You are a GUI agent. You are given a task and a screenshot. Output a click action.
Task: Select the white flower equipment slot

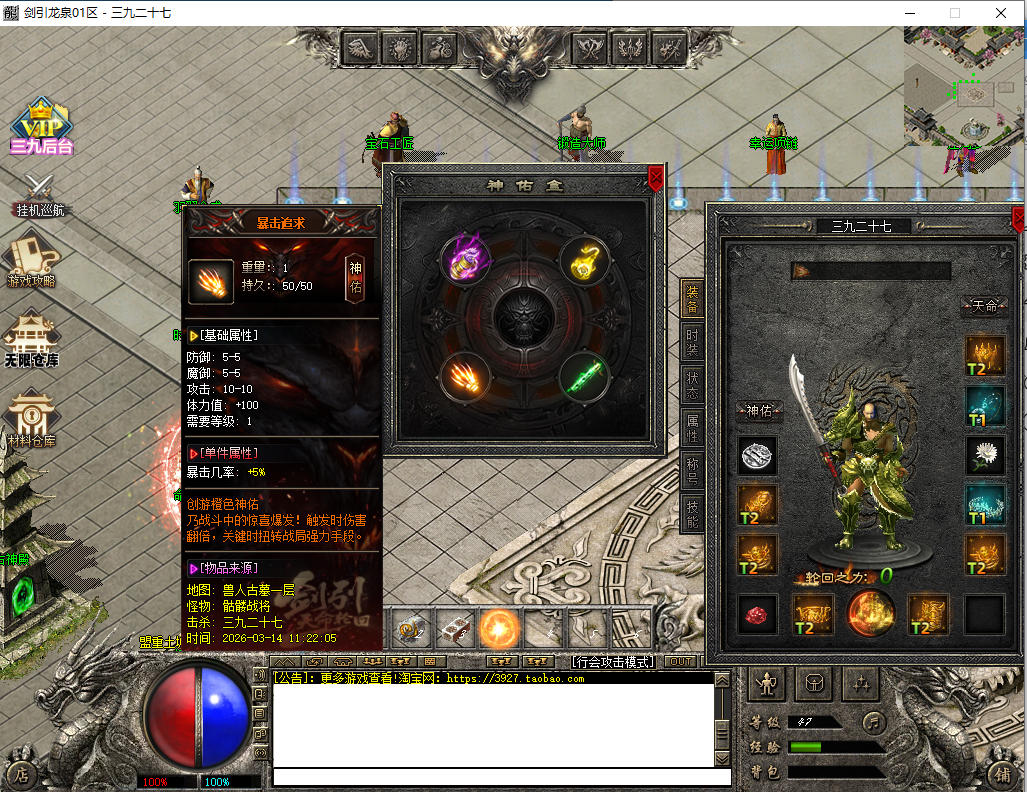click(x=984, y=455)
